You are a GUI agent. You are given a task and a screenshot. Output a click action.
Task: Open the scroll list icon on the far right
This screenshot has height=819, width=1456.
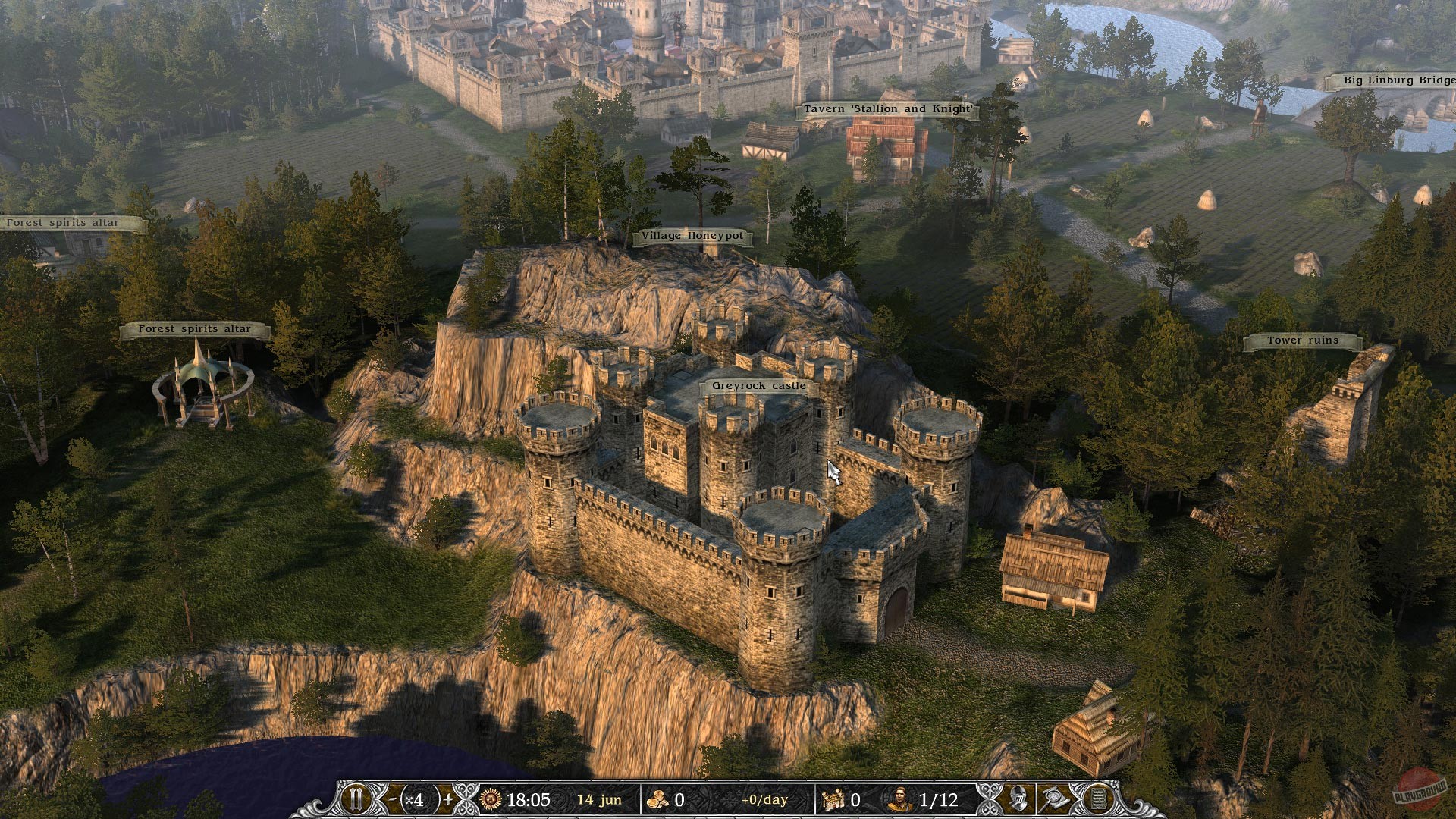click(x=1098, y=798)
